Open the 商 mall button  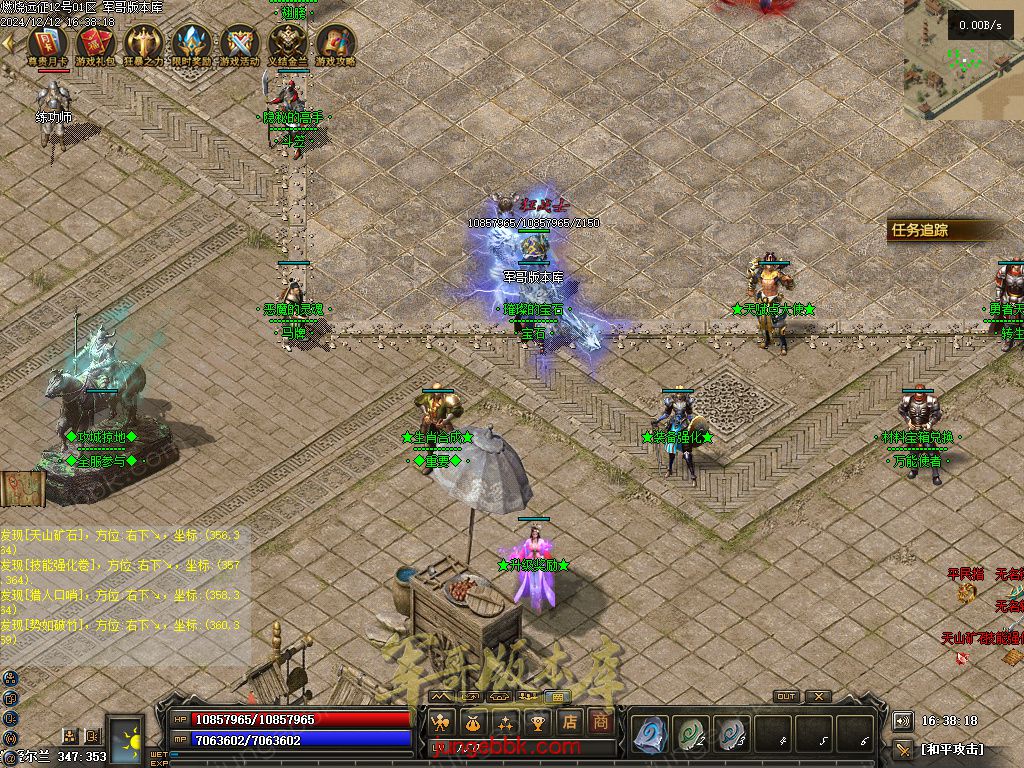pyautogui.click(x=600, y=722)
